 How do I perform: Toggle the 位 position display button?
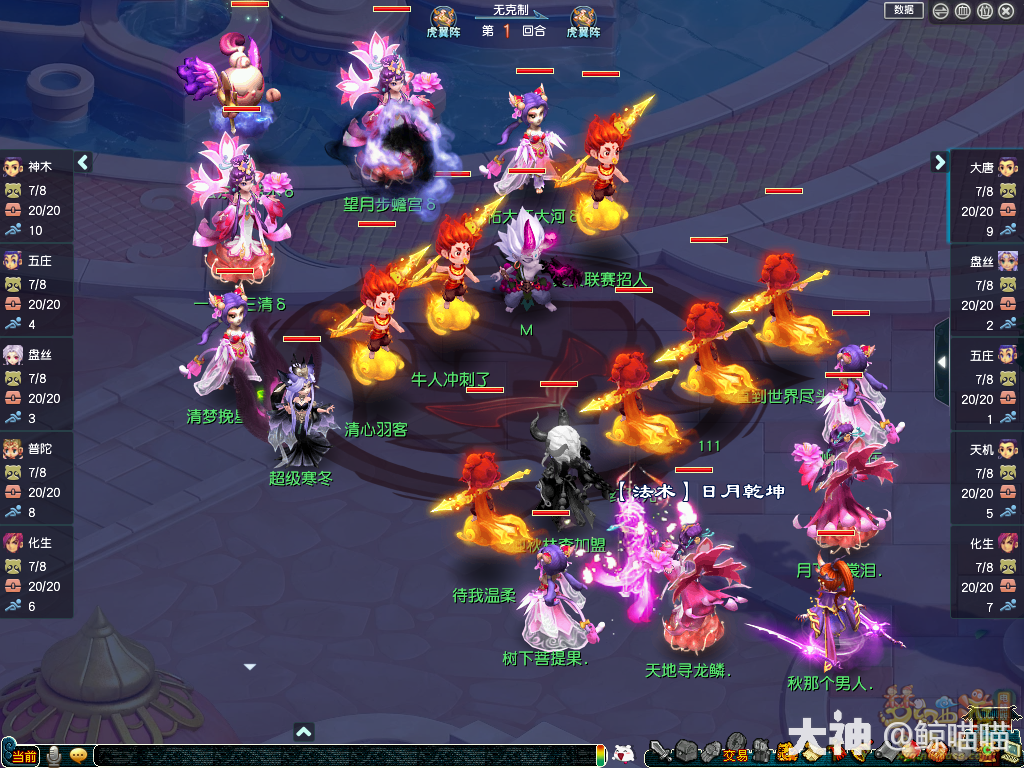[x=985, y=11]
